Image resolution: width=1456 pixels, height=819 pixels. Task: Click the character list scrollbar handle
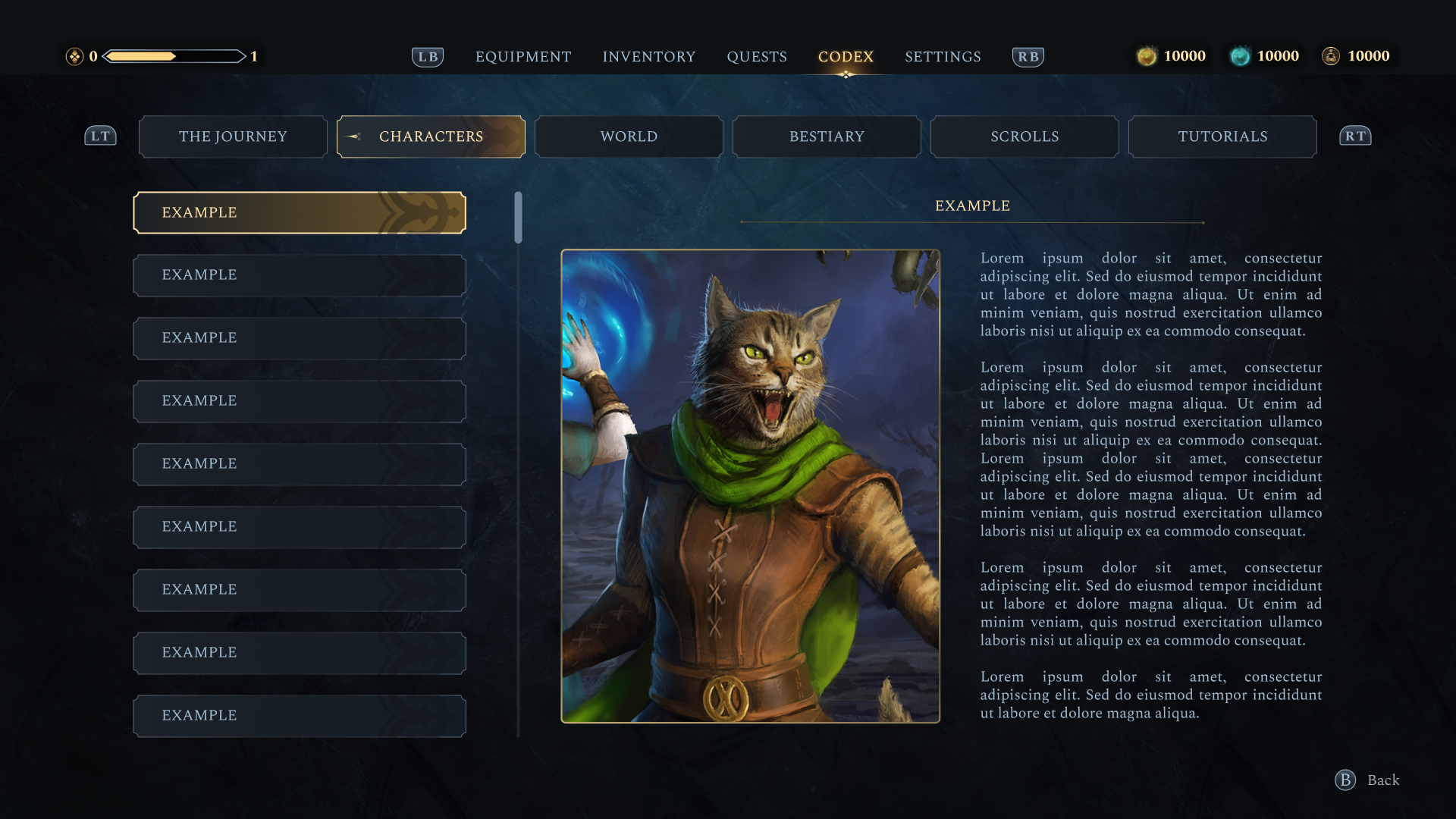tap(518, 218)
